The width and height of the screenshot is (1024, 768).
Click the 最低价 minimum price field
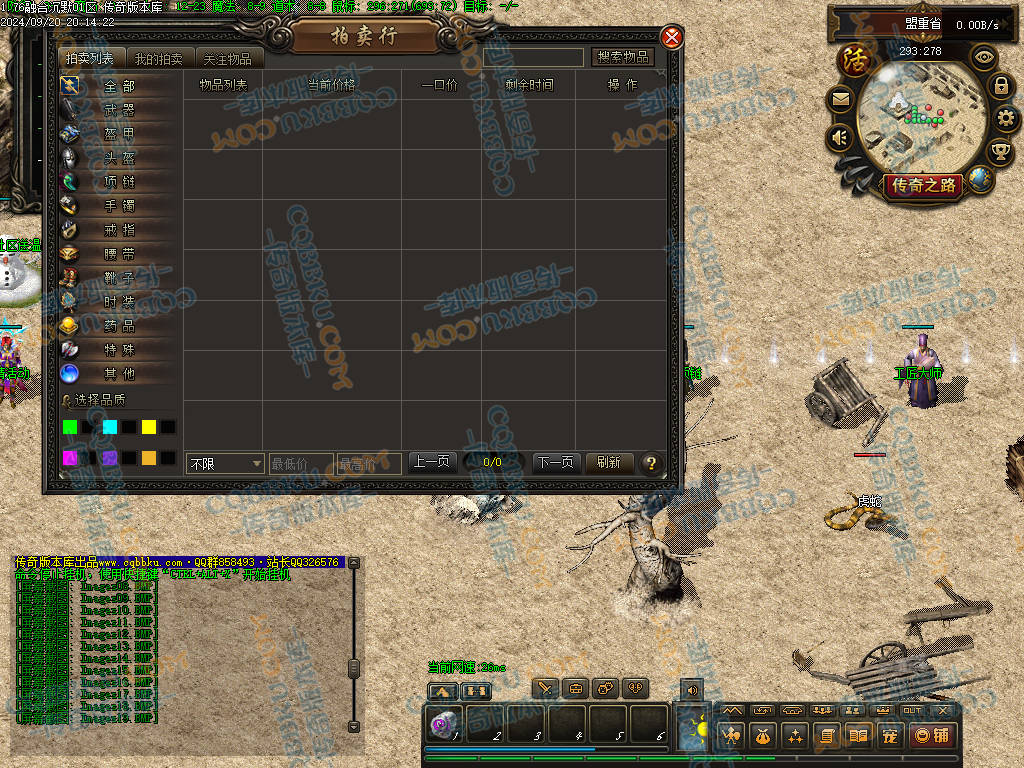pos(300,463)
